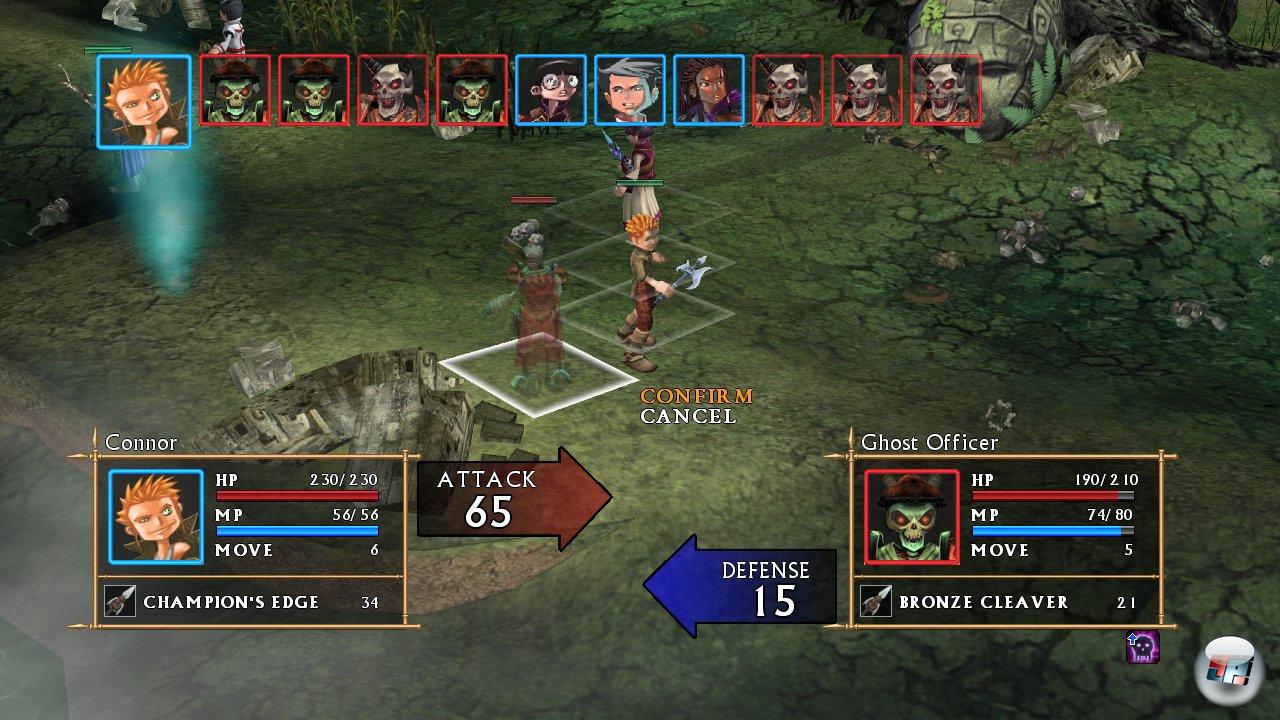Select the glasses-wearing character in the turn order
1280x720 pixels.
coord(551,90)
